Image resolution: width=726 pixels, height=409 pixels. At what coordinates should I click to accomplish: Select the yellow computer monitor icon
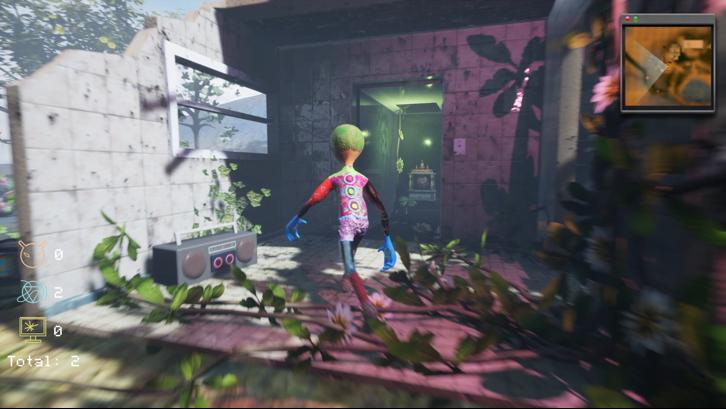click(x=33, y=329)
